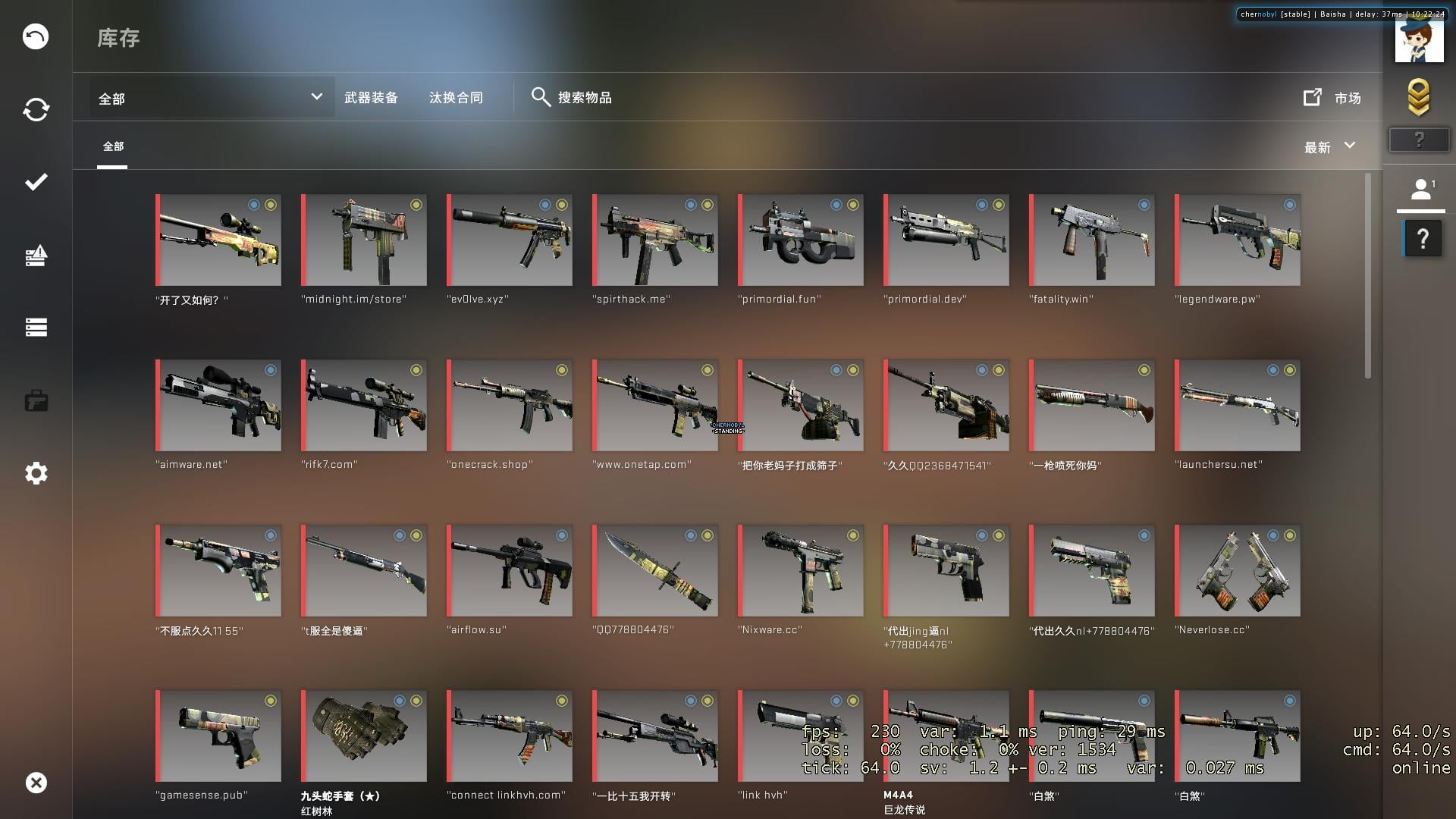Open the 市场 marketplace link
The height and width of the screenshot is (819, 1456).
click(1333, 97)
